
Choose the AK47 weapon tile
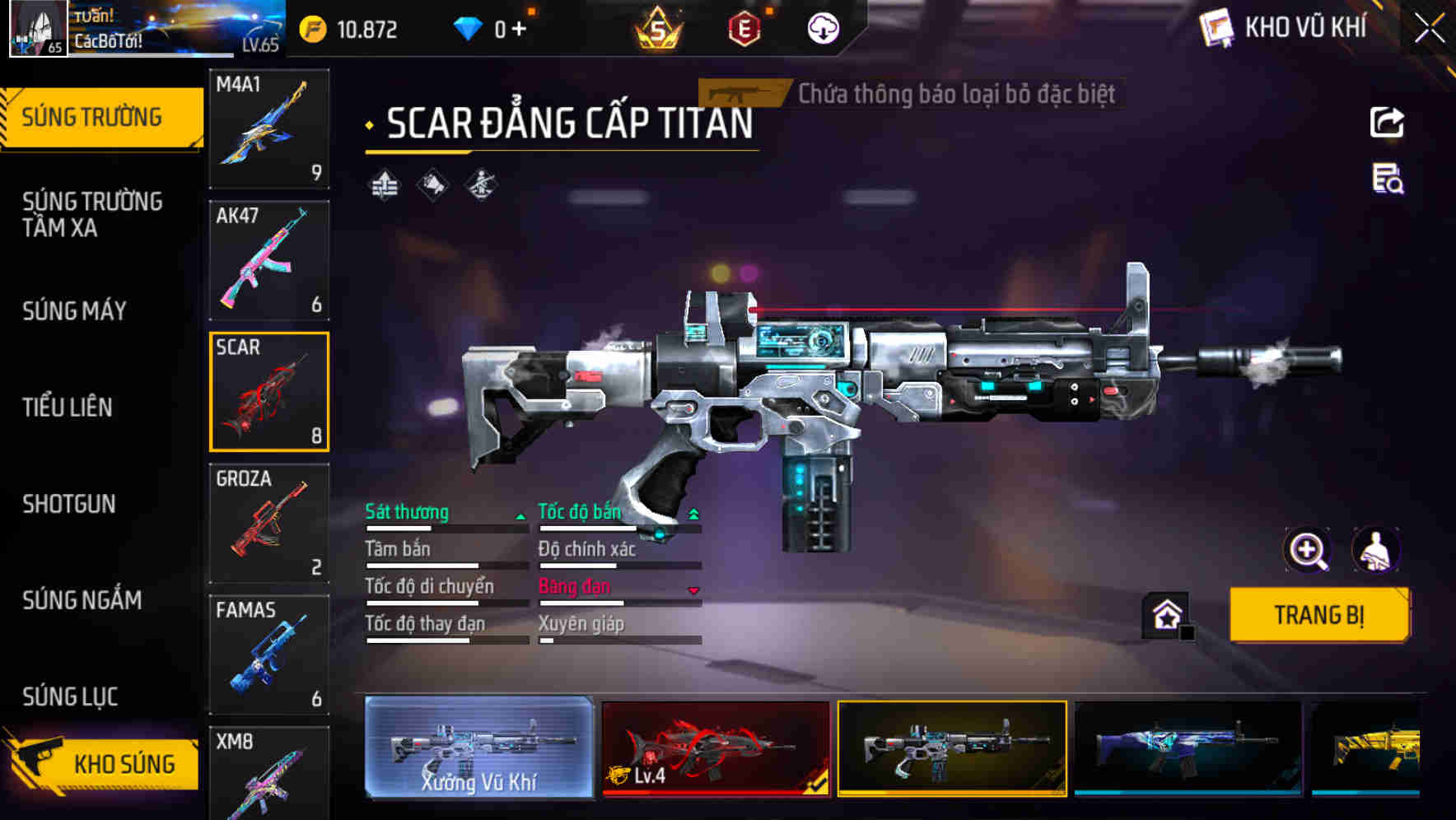pyautogui.click(x=269, y=260)
